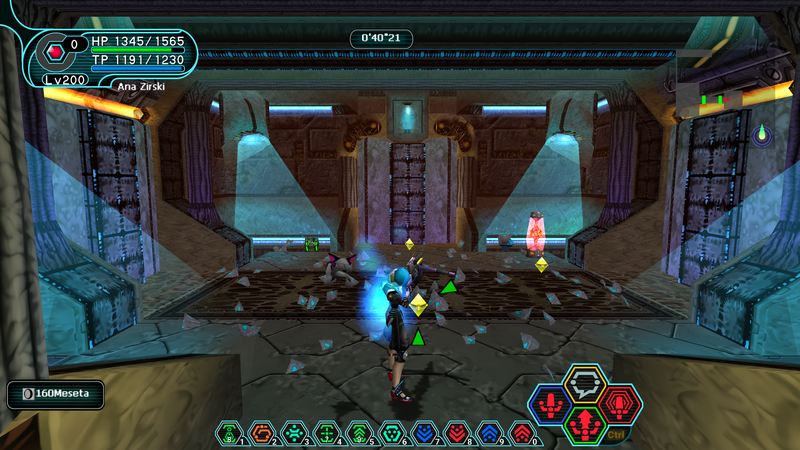Select the blue up-chevron icon in slot 9
Image resolution: width=800 pixels, height=450 pixels.
pos(490,433)
